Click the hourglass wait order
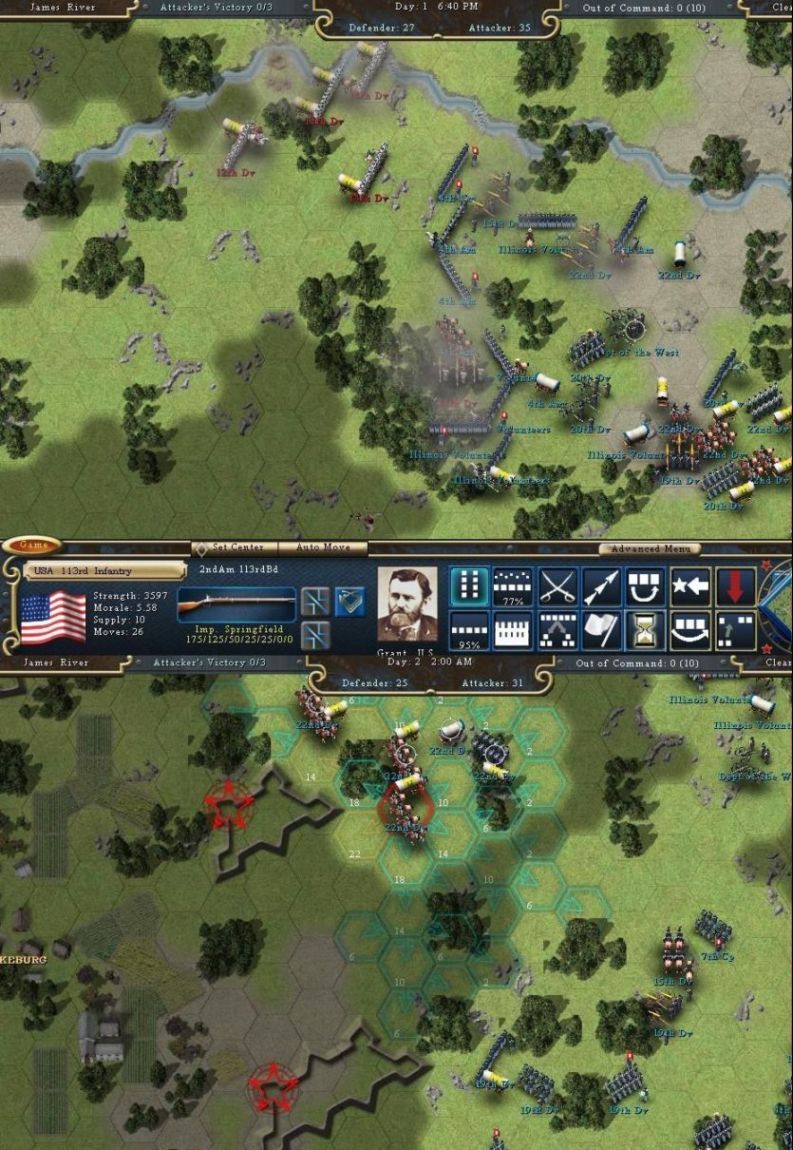 point(646,631)
